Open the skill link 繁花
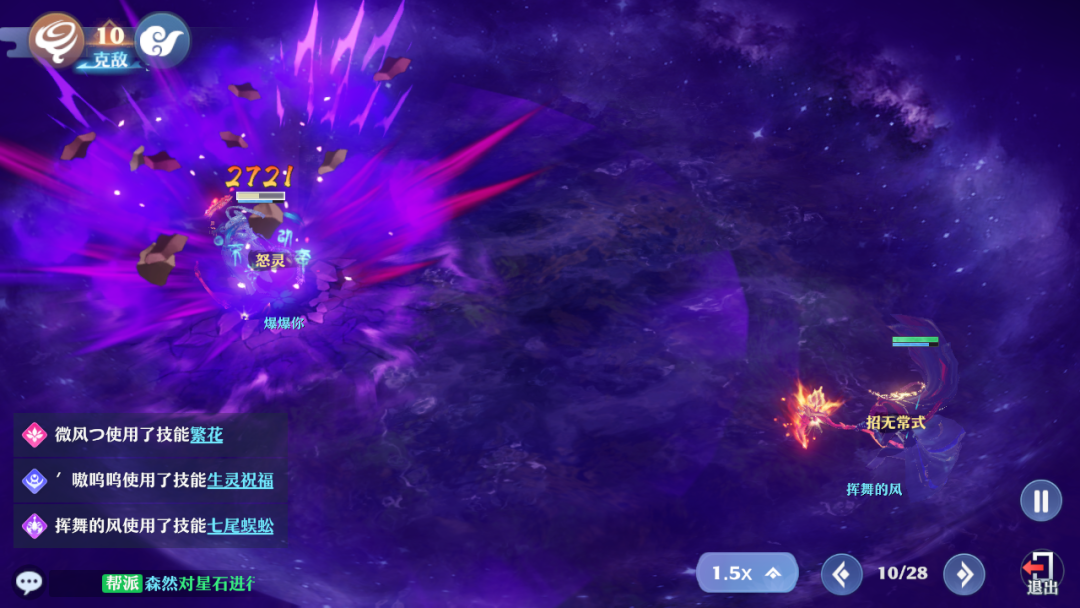1080x608 pixels. (x=207, y=435)
